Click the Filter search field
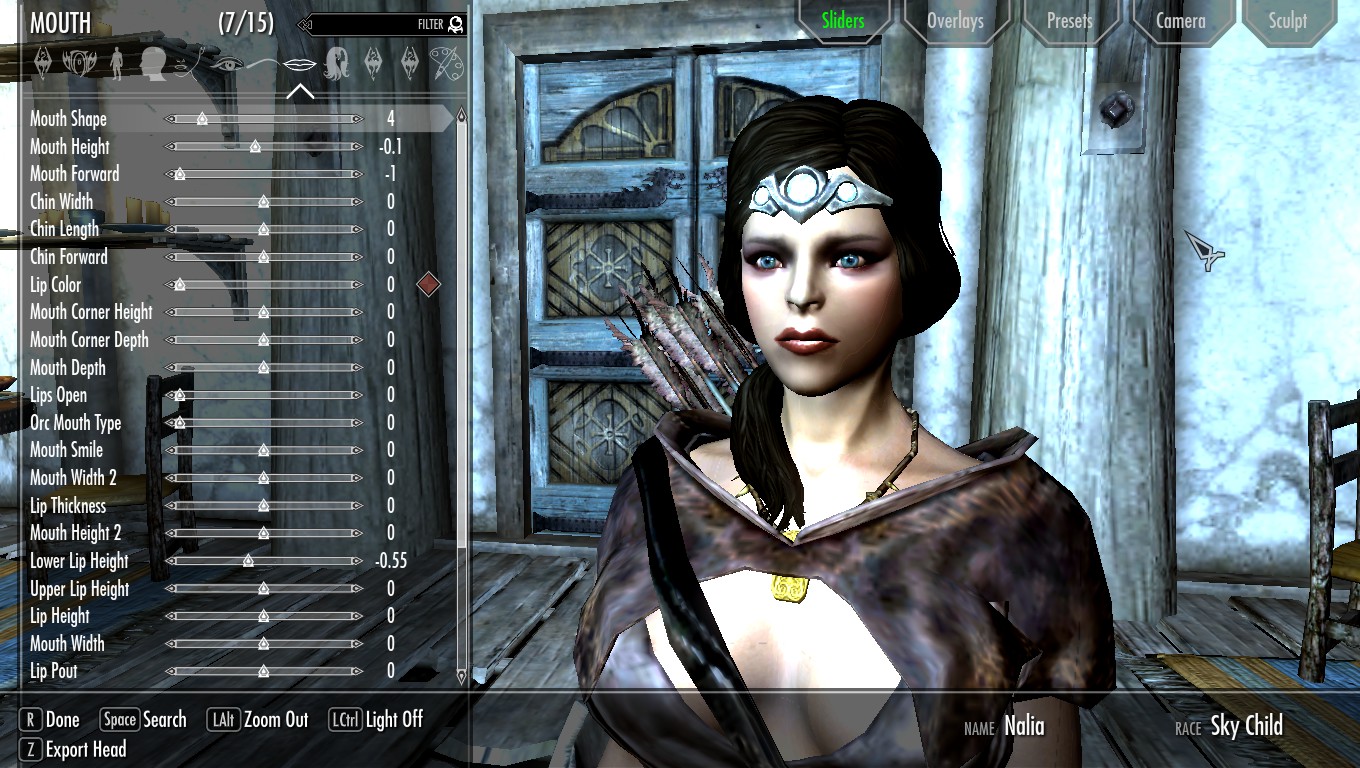The width and height of the screenshot is (1360, 768). (x=380, y=24)
